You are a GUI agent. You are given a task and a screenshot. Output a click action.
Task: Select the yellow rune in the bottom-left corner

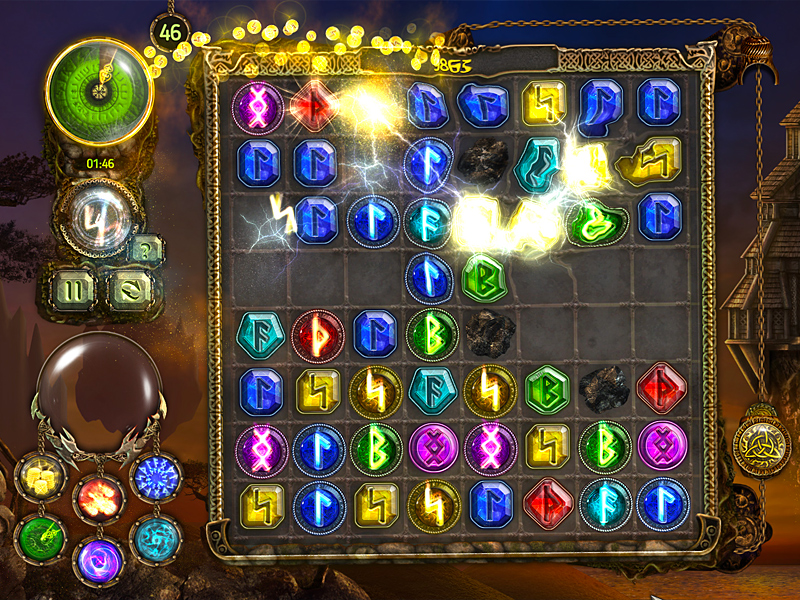259,505
